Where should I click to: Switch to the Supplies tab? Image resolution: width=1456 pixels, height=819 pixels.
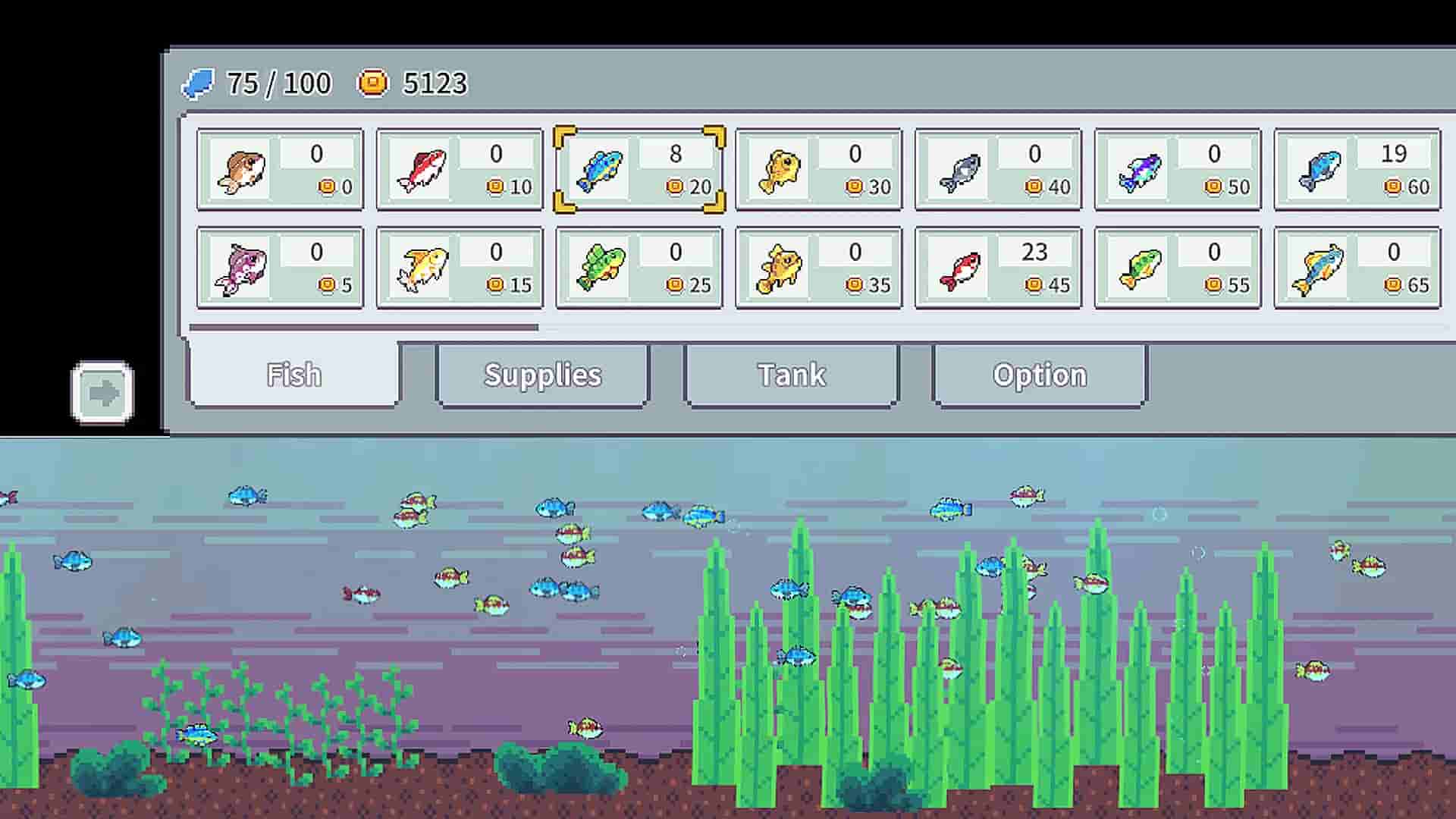click(x=541, y=375)
